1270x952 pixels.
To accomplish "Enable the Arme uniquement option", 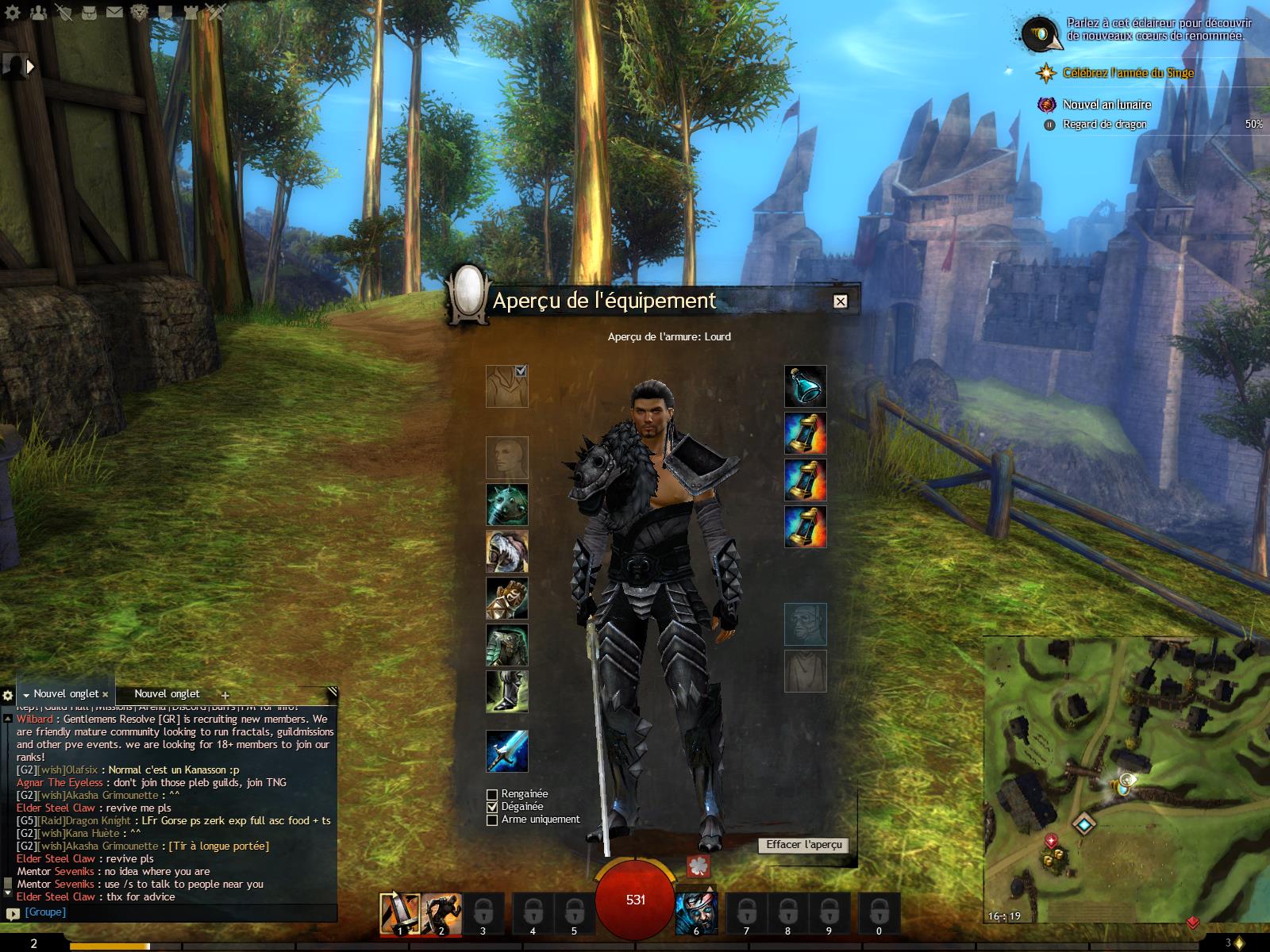I will (x=492, y=820).
